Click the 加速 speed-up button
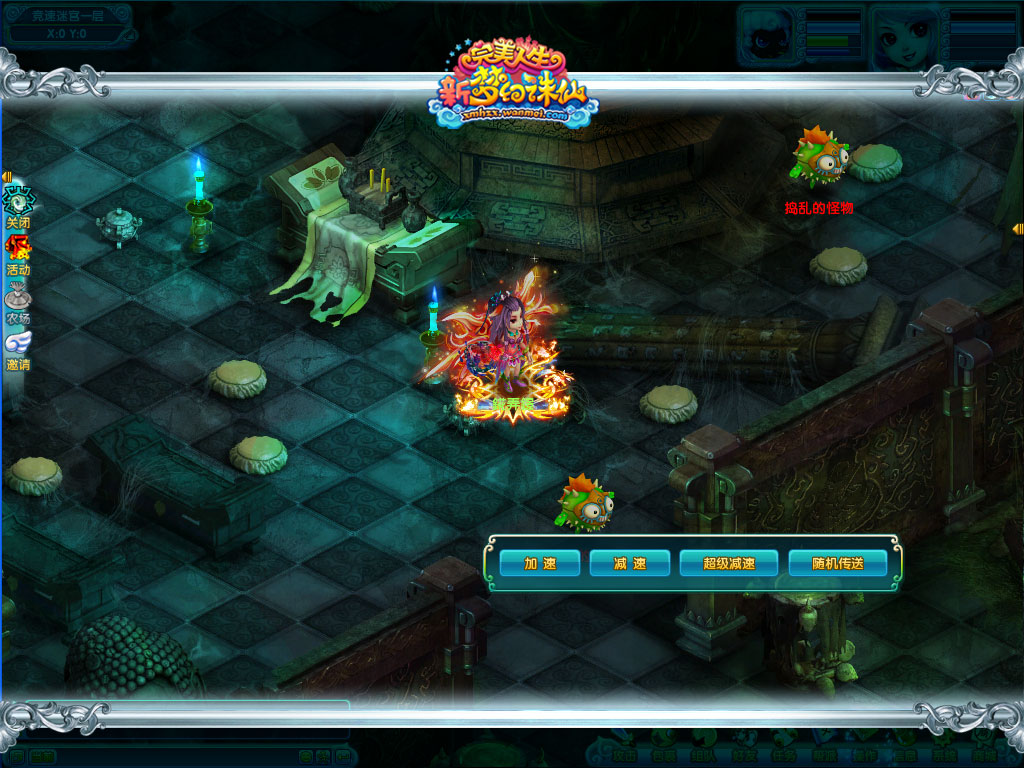Viewport: 1024px width, 768px height. tap(540, 563)
